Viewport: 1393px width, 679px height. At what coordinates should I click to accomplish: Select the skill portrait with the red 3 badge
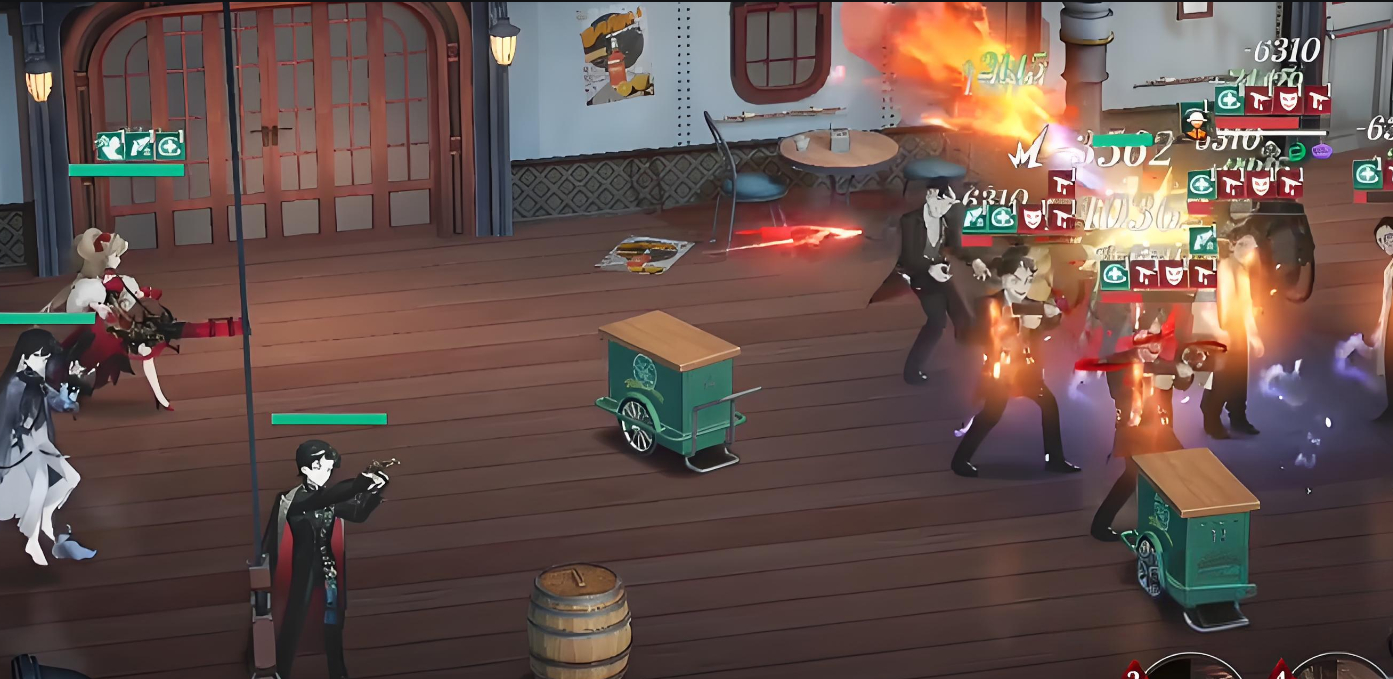pos(1192,668)
